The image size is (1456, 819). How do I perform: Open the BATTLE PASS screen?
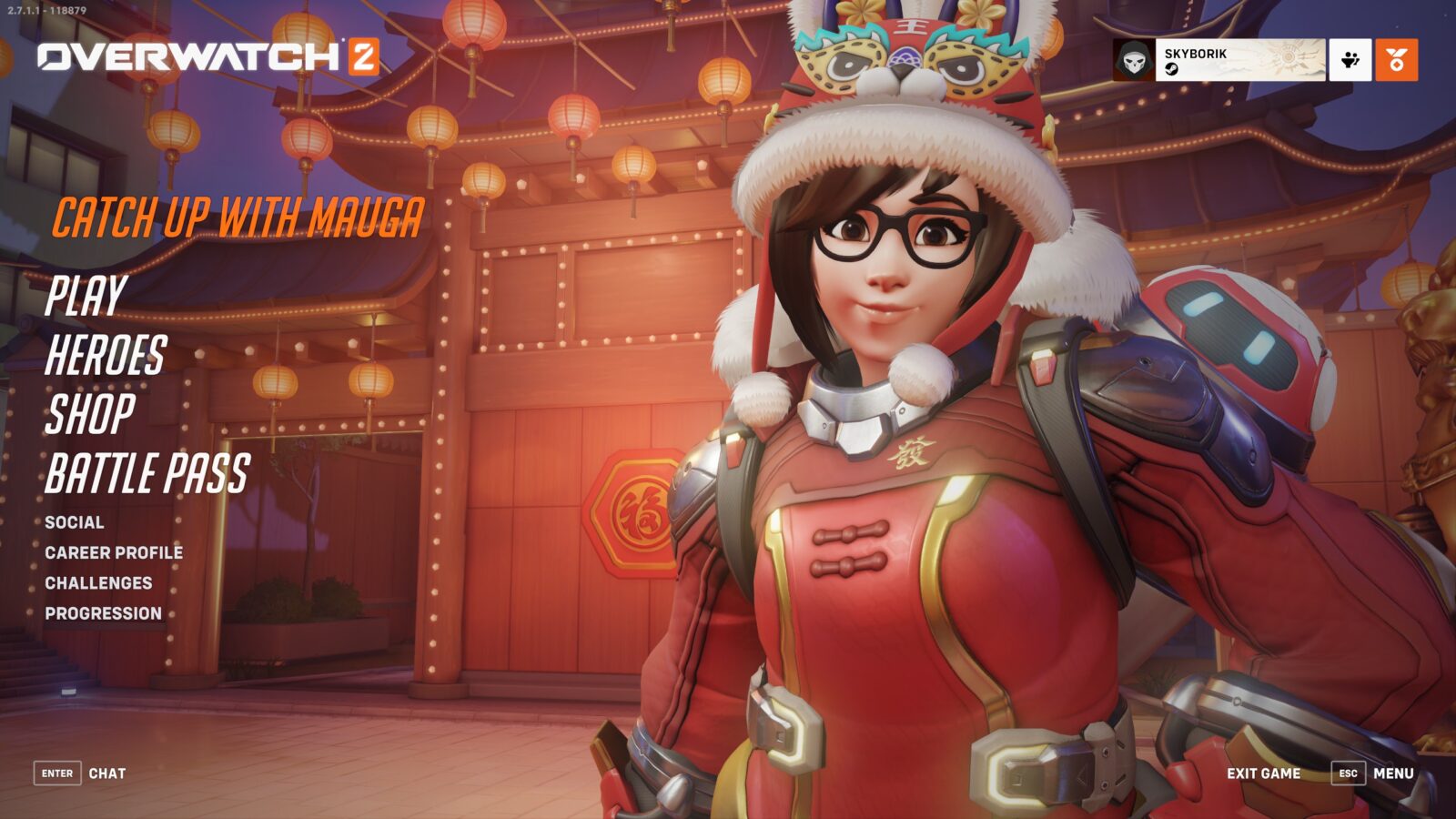click(148, 472)
